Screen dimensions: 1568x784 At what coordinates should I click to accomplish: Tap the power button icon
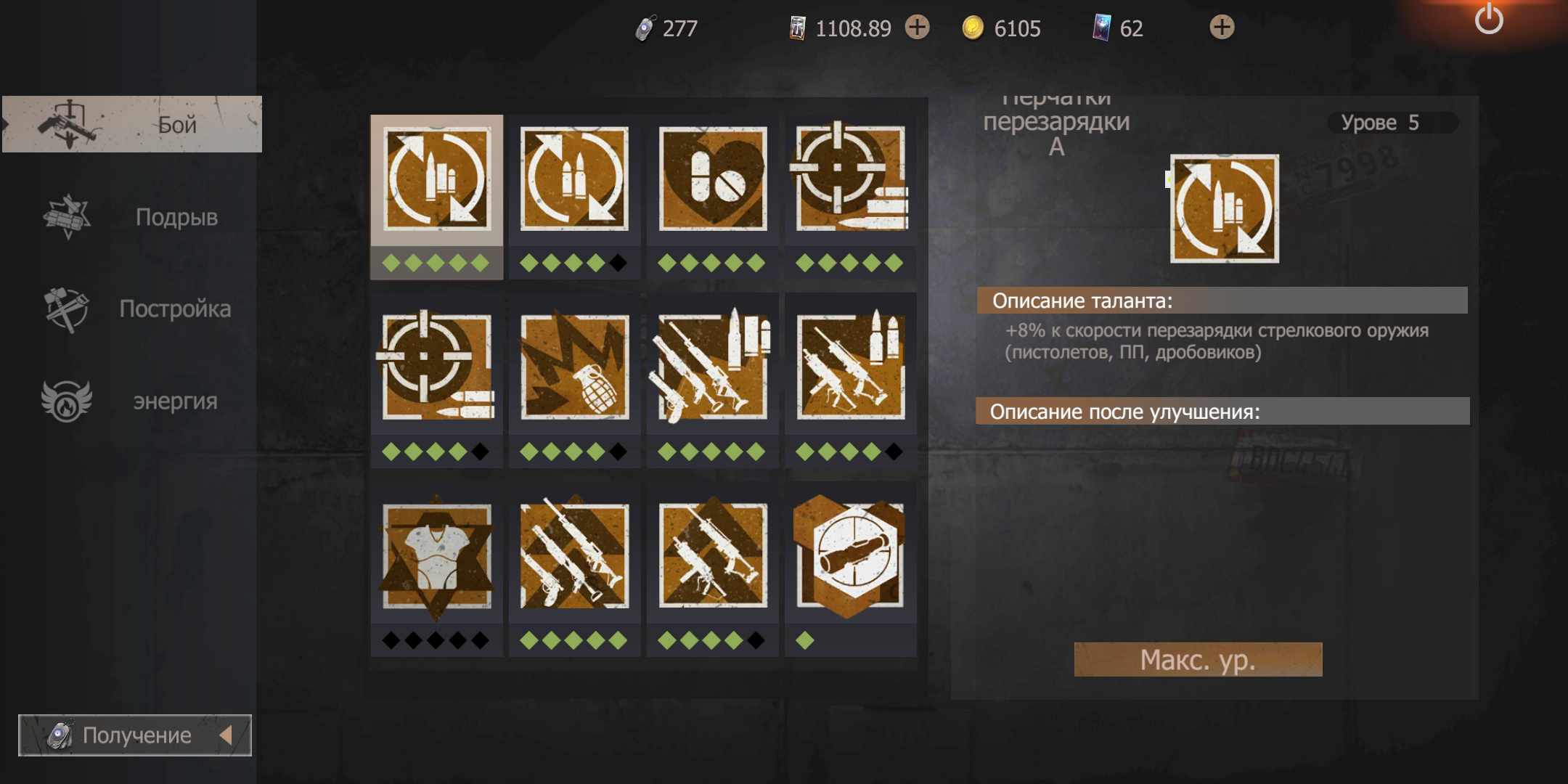(1488, 20)
